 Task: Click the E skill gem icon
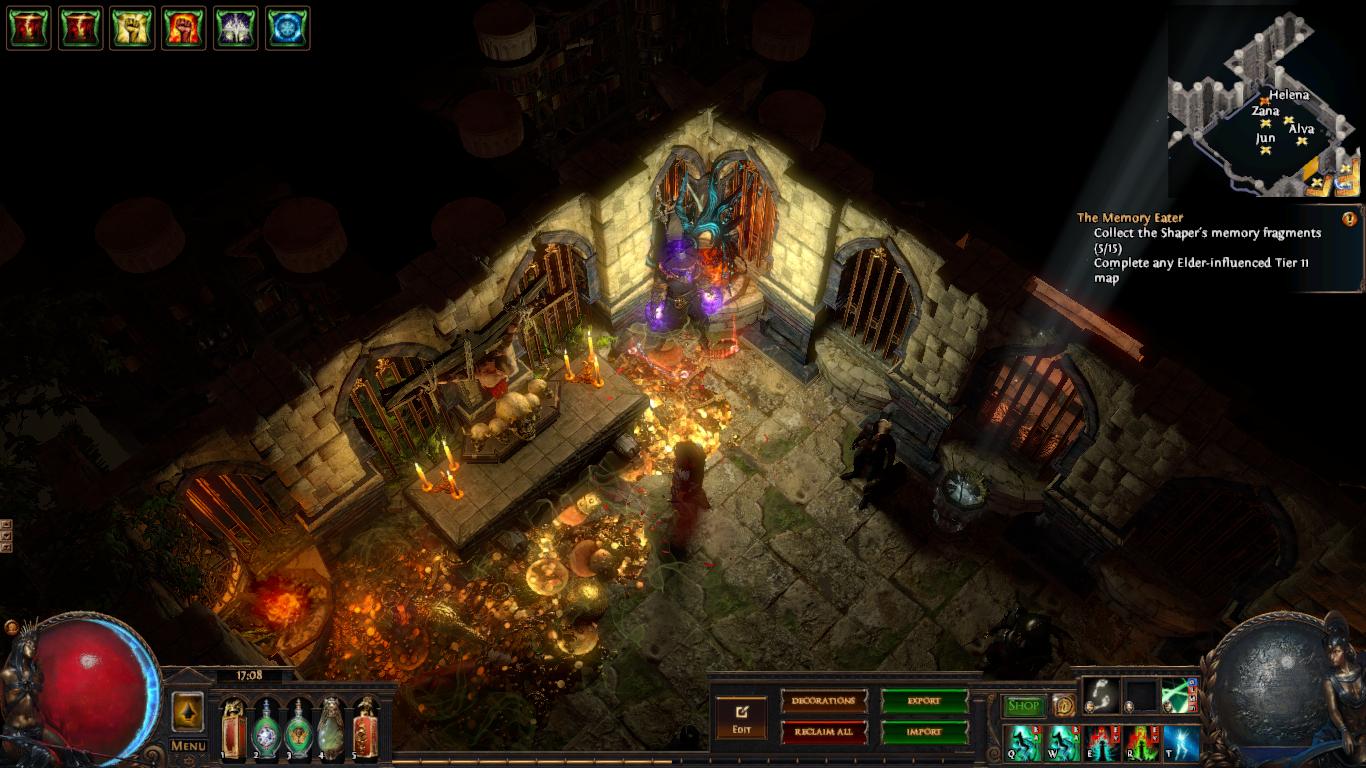(x=1100, y=743)
